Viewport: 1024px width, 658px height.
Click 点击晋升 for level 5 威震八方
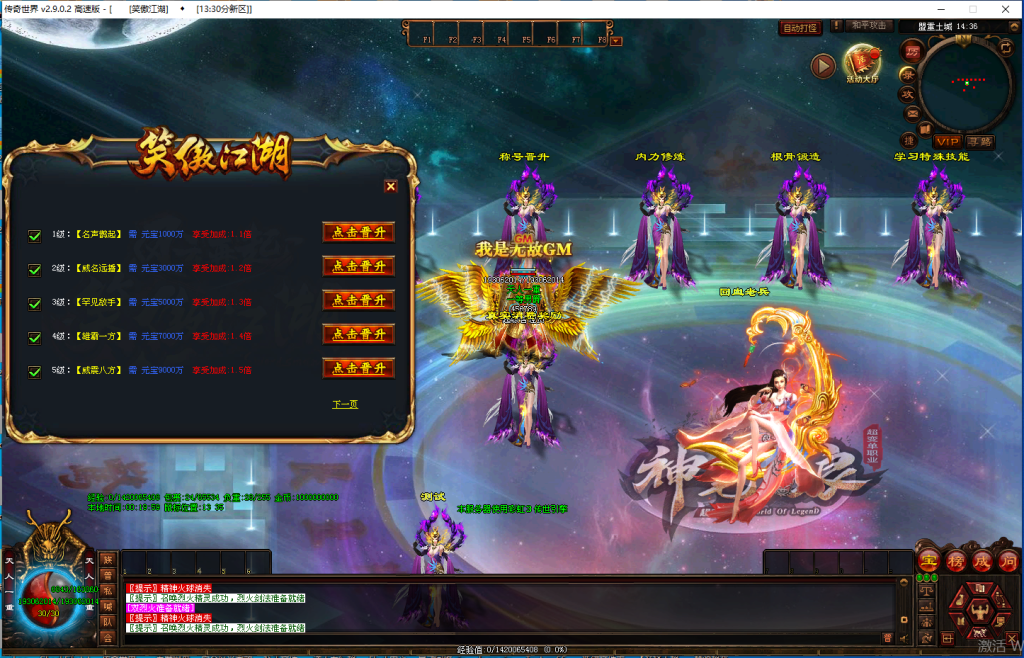click(x=358, y=368)
